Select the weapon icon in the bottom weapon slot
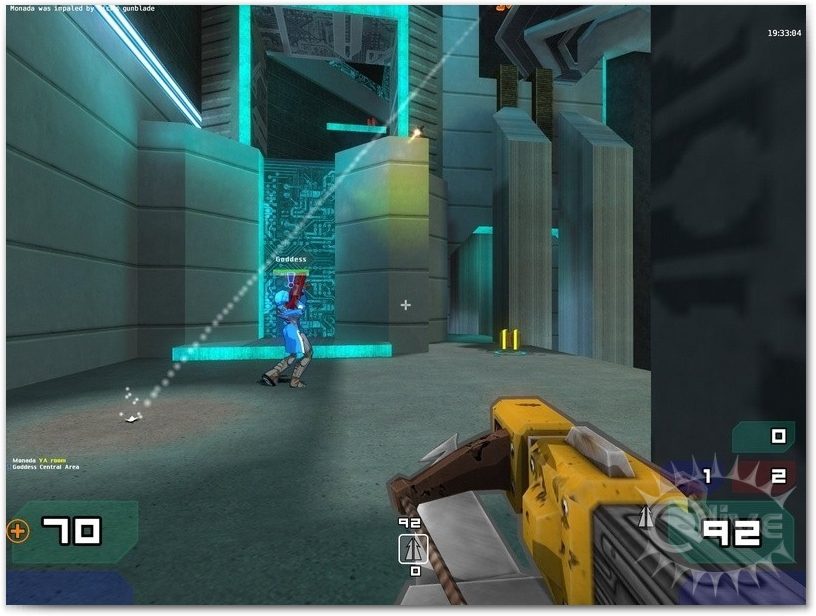The height and width of the screenshot is (616, 816). click(x=414, y=547)
